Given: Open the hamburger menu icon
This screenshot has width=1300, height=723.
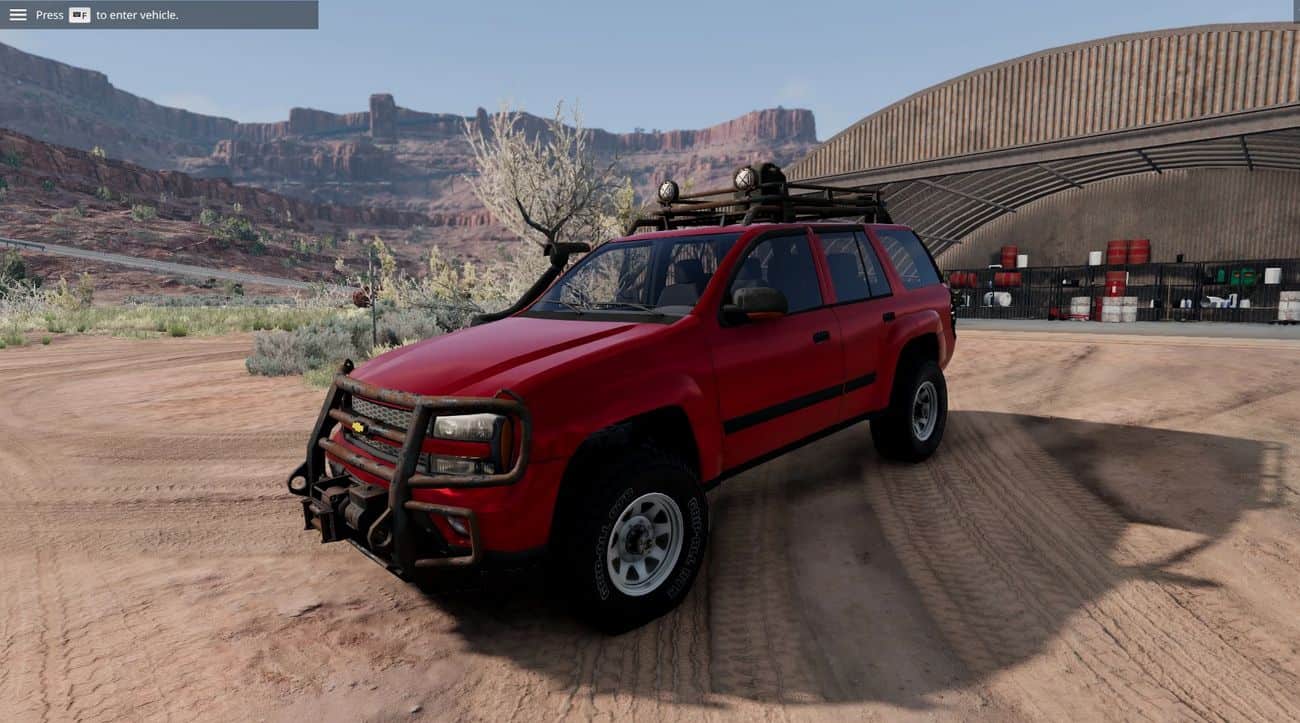Looking at the screenshot, I should click(18, 15).
